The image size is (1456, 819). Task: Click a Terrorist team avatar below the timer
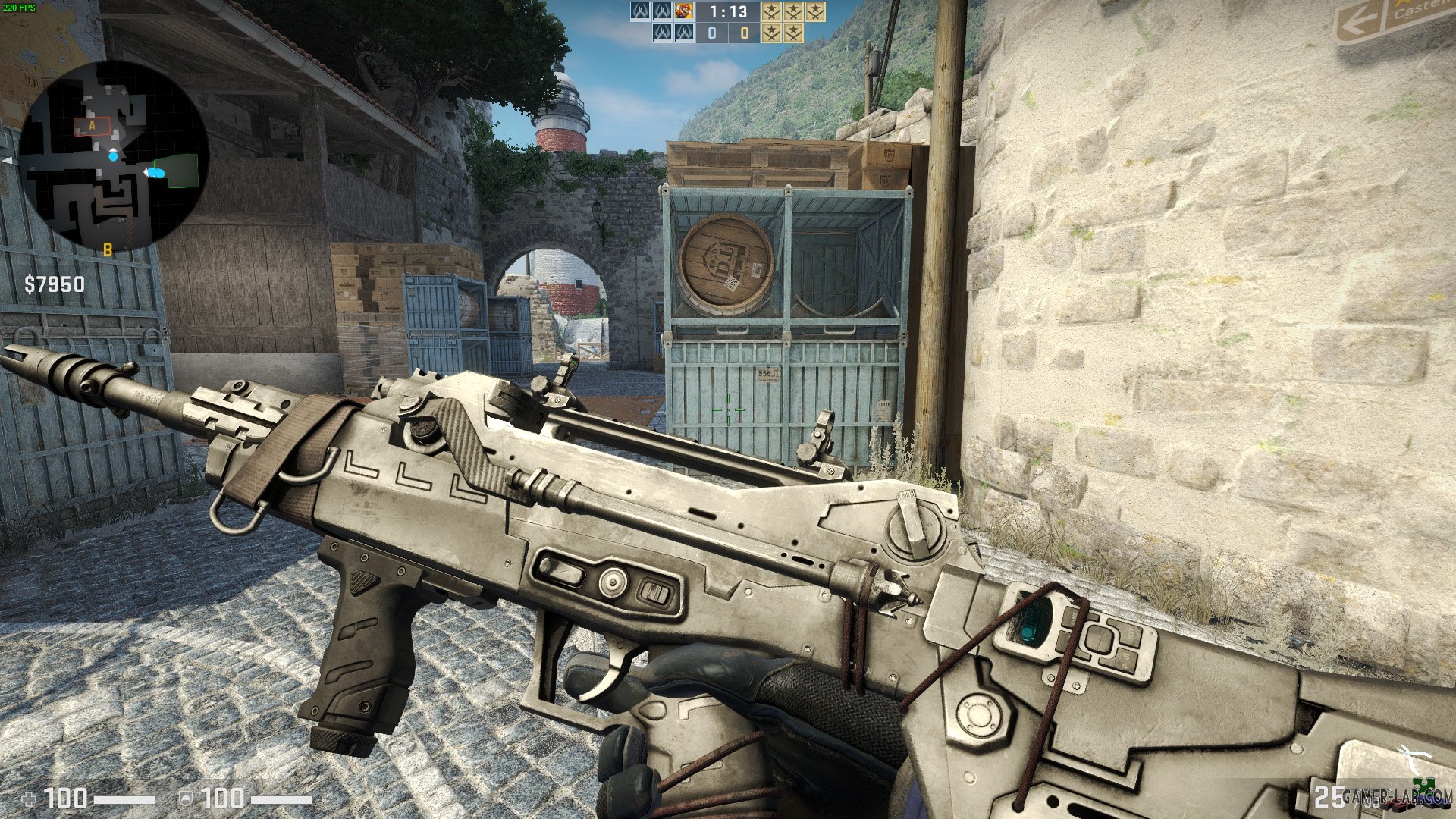click(x=661, y=33)
